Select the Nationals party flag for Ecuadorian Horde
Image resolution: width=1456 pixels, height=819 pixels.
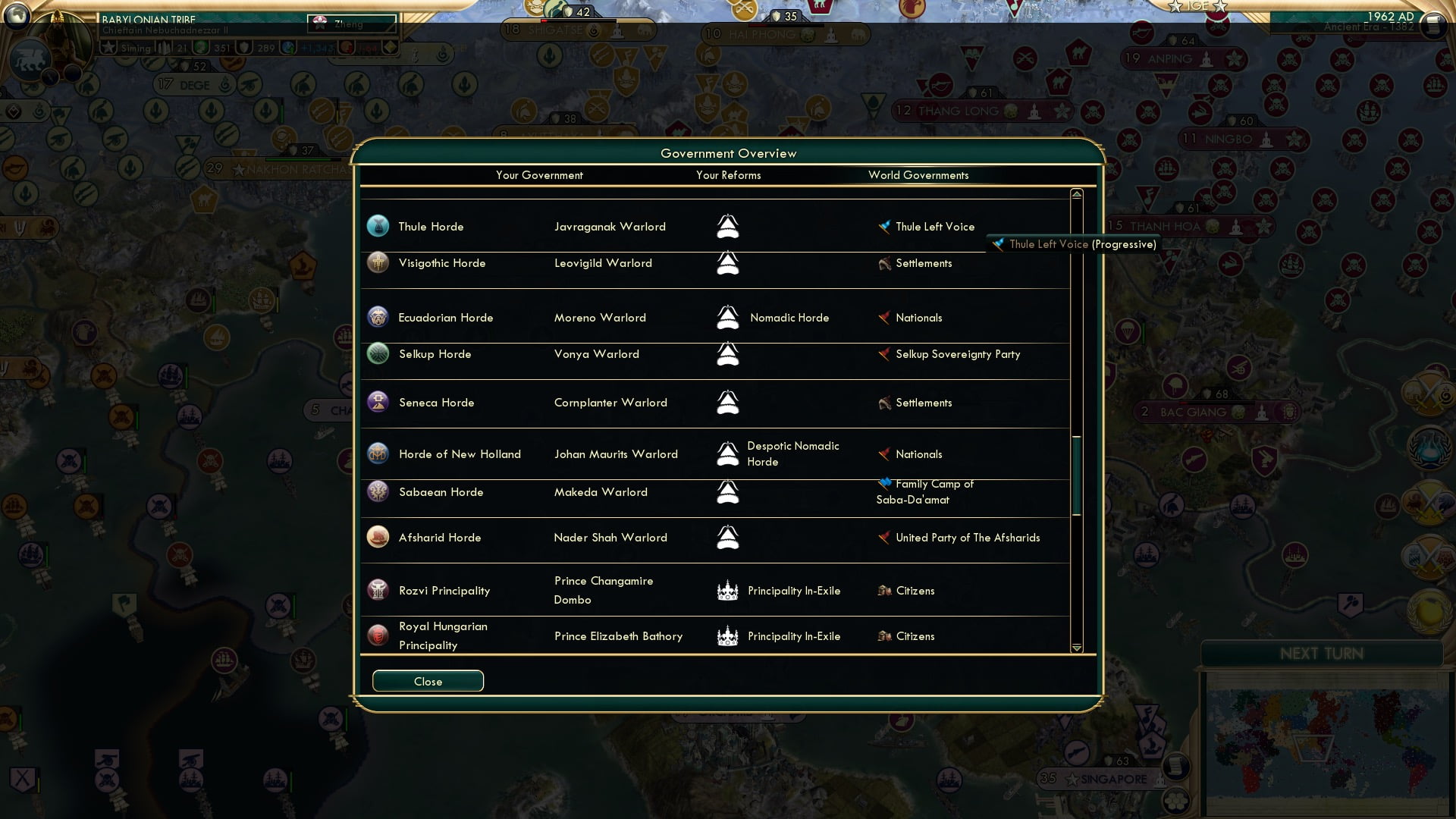(884, 317)
